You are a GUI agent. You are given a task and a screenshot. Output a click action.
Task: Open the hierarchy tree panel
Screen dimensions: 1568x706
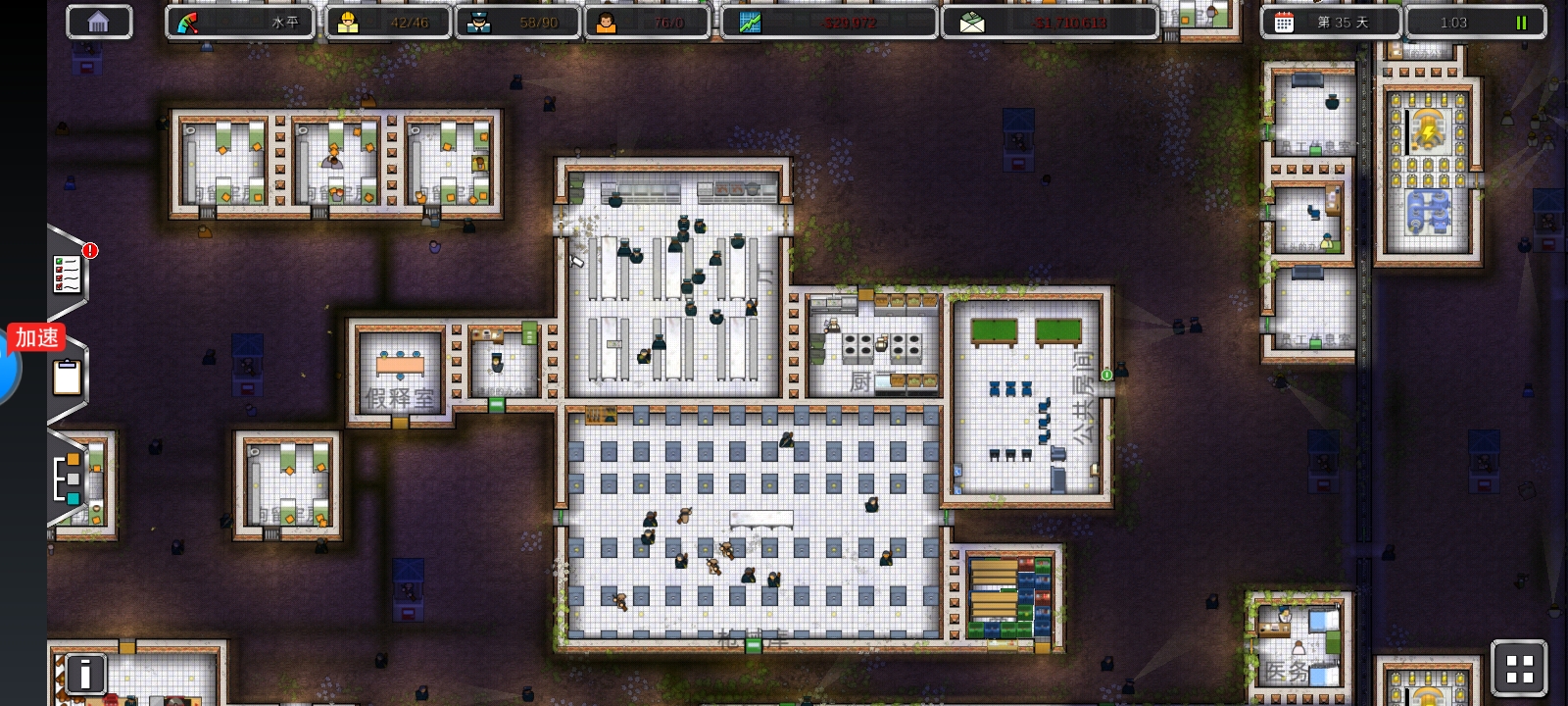[67, 479]
